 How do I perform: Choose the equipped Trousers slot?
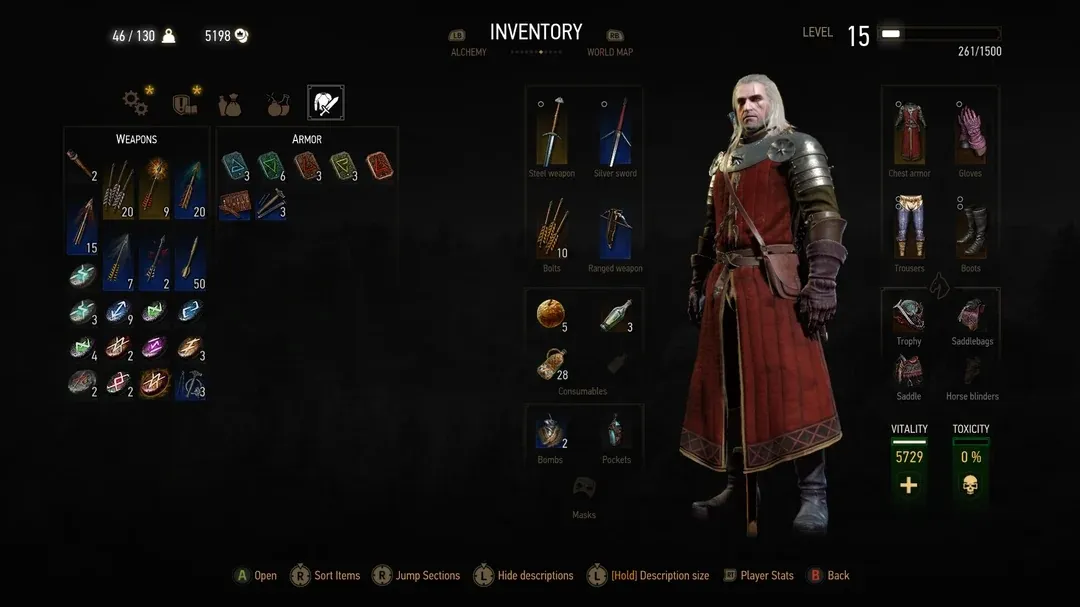(909, 227)
